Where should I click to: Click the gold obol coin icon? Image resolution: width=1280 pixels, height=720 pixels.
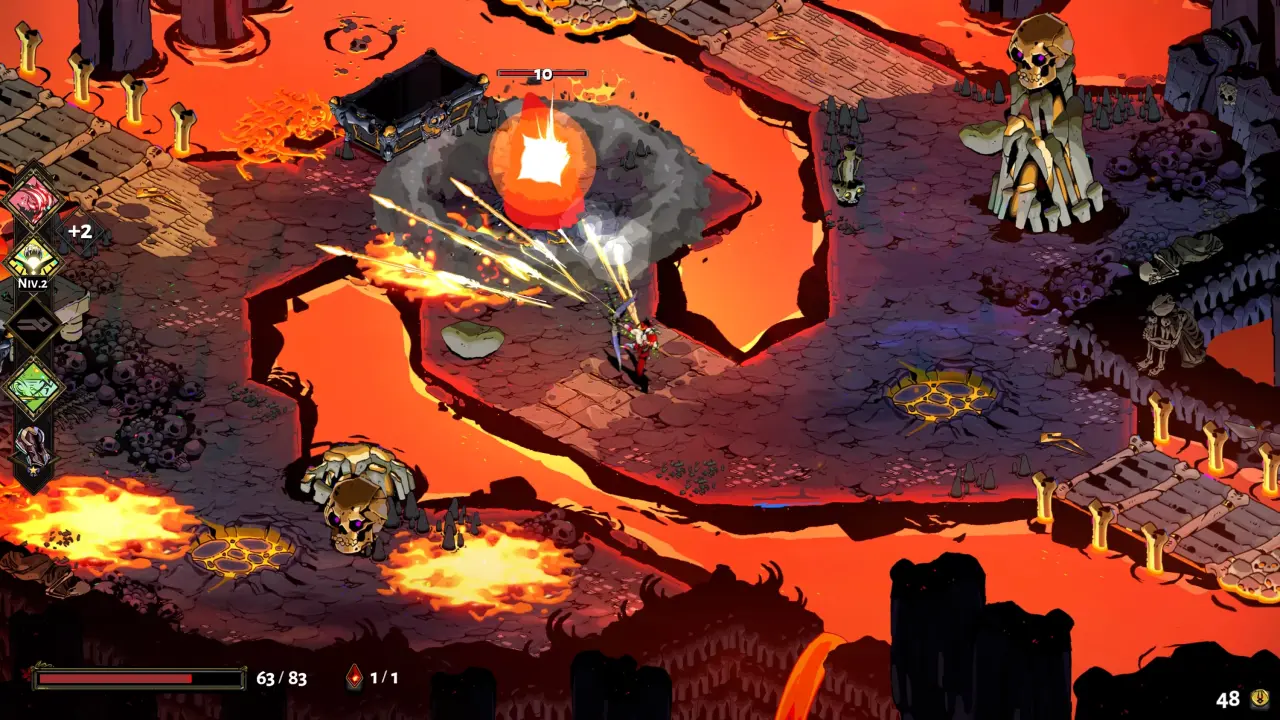(1260, 698)
